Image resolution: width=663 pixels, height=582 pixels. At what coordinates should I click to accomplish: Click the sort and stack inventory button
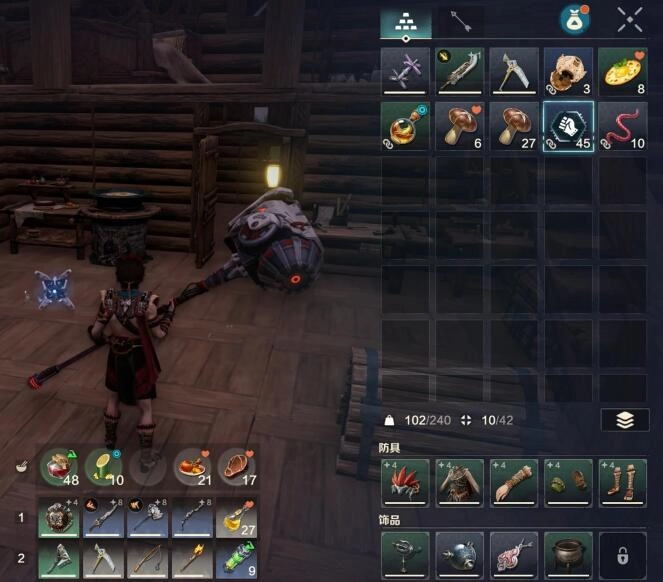point(625,420)
